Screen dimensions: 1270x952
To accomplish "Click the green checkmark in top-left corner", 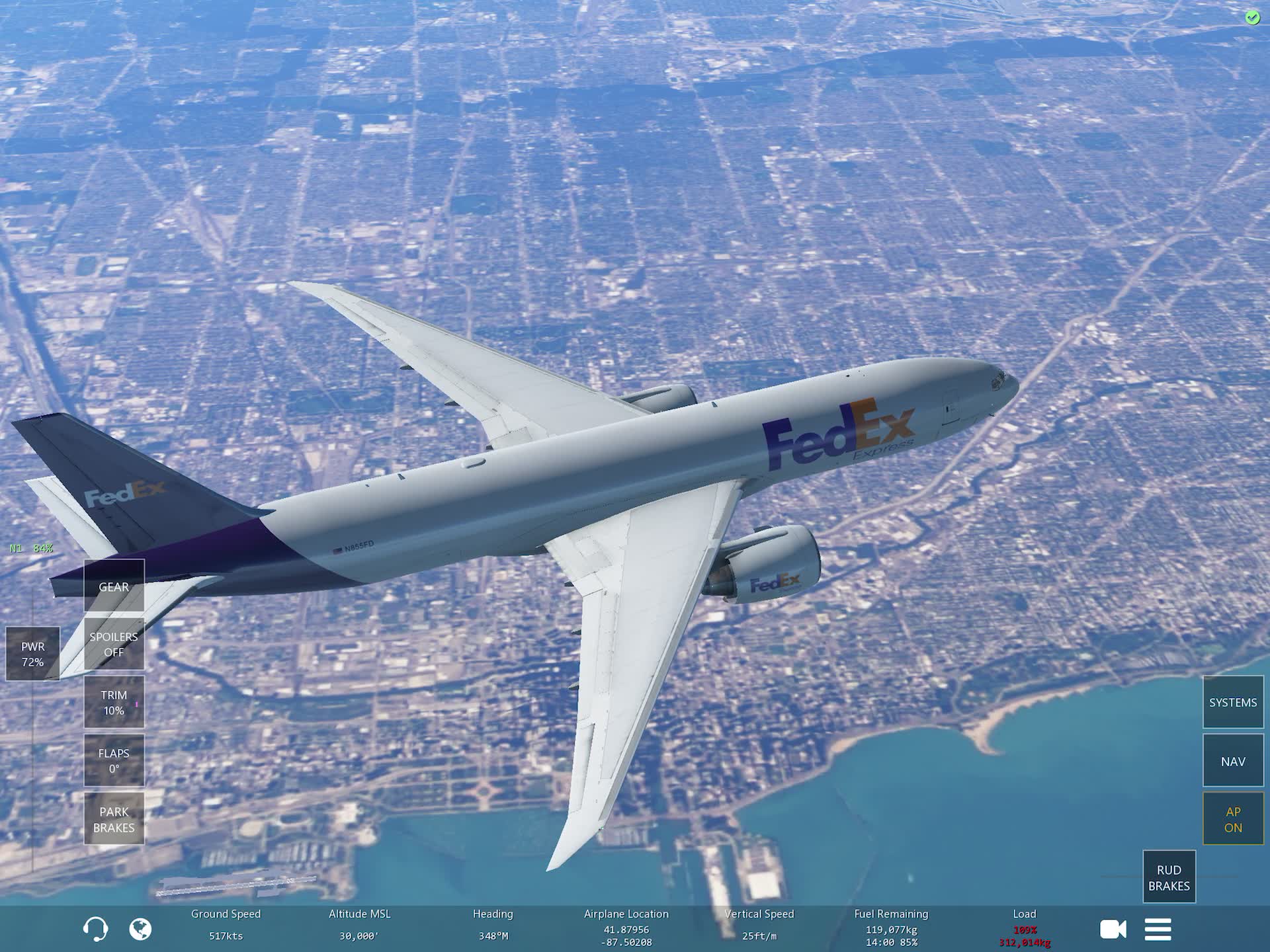I will click(1252, 18).
